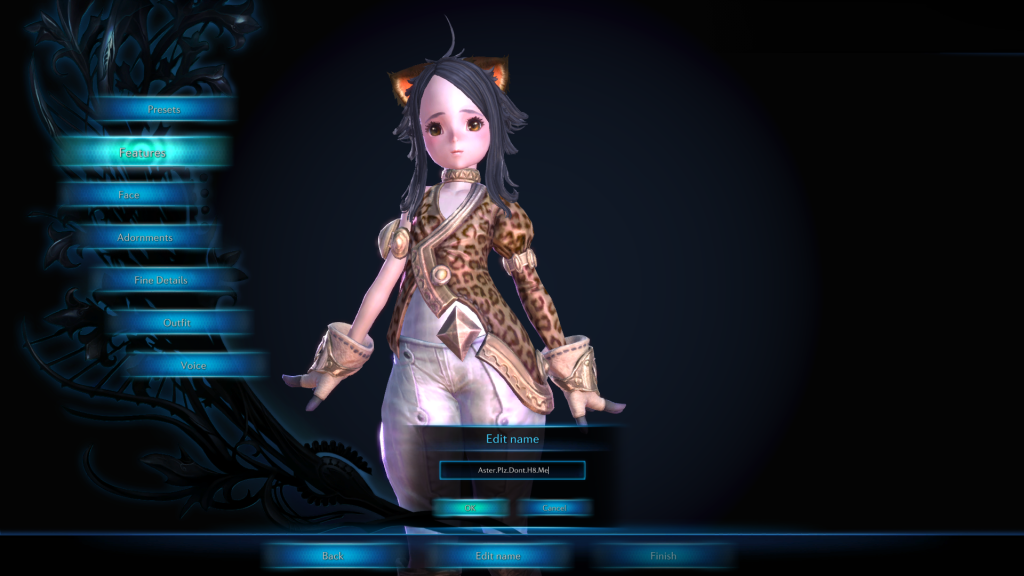Confirm the name with OK

coord(471,508)
